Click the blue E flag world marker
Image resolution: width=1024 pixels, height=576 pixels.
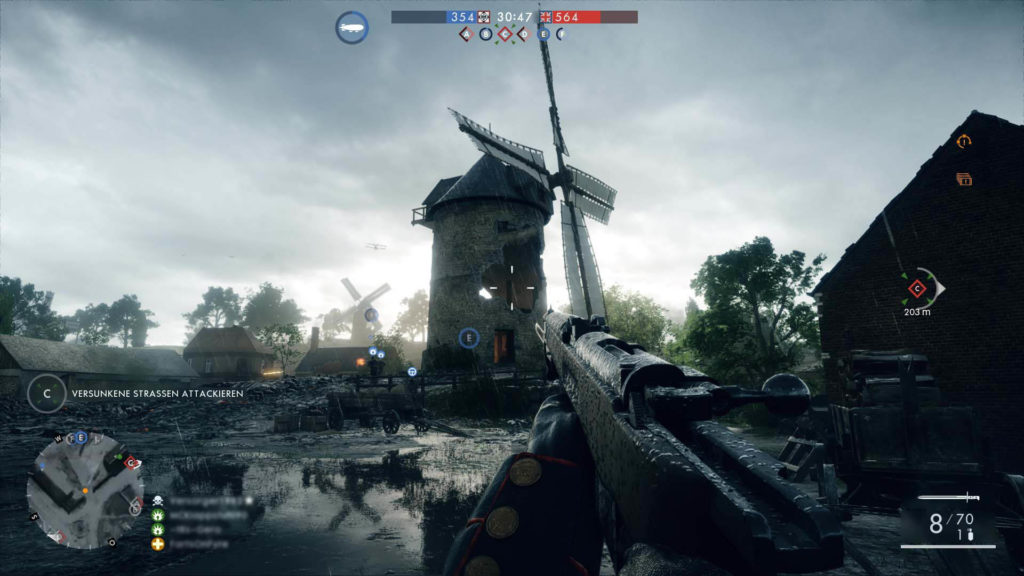click(x=468, y=338)
